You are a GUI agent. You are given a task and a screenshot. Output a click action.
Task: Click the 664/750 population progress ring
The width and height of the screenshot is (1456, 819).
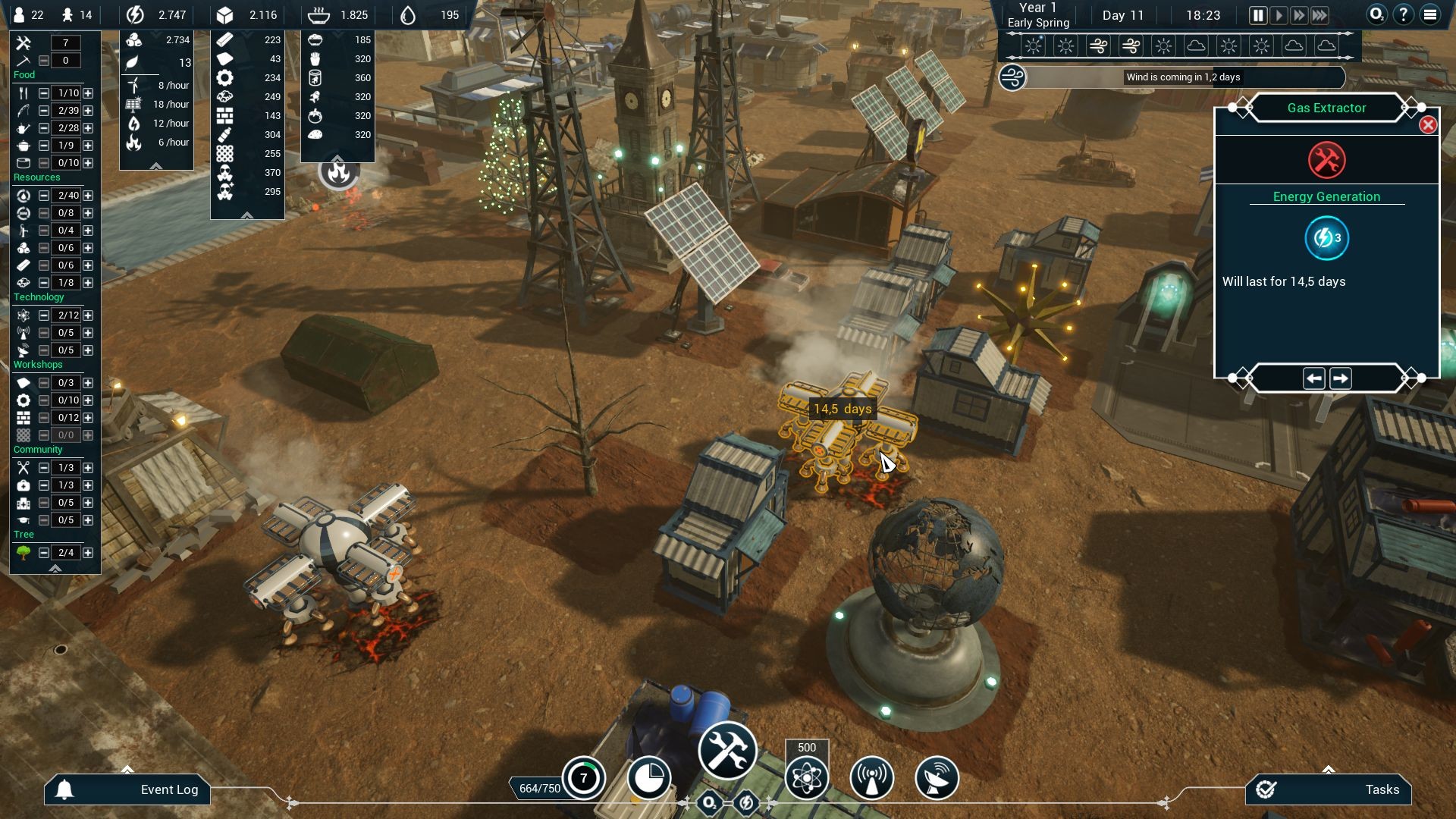point(583,777)
